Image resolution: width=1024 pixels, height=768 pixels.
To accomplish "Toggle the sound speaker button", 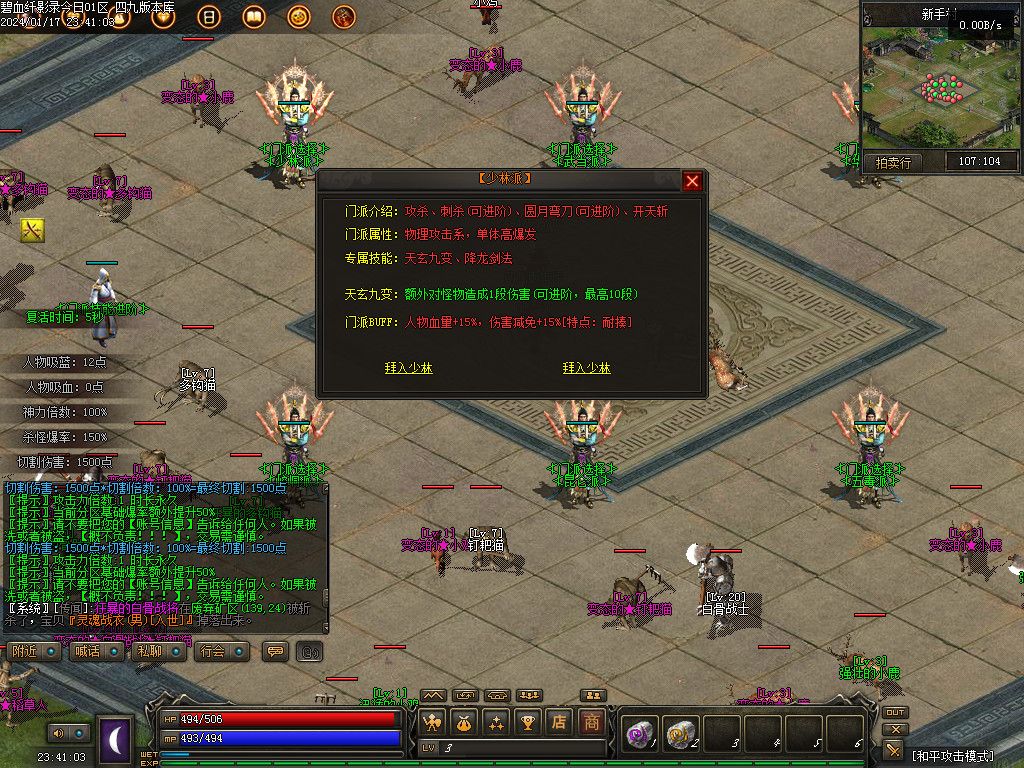I will tap(58, 733).
